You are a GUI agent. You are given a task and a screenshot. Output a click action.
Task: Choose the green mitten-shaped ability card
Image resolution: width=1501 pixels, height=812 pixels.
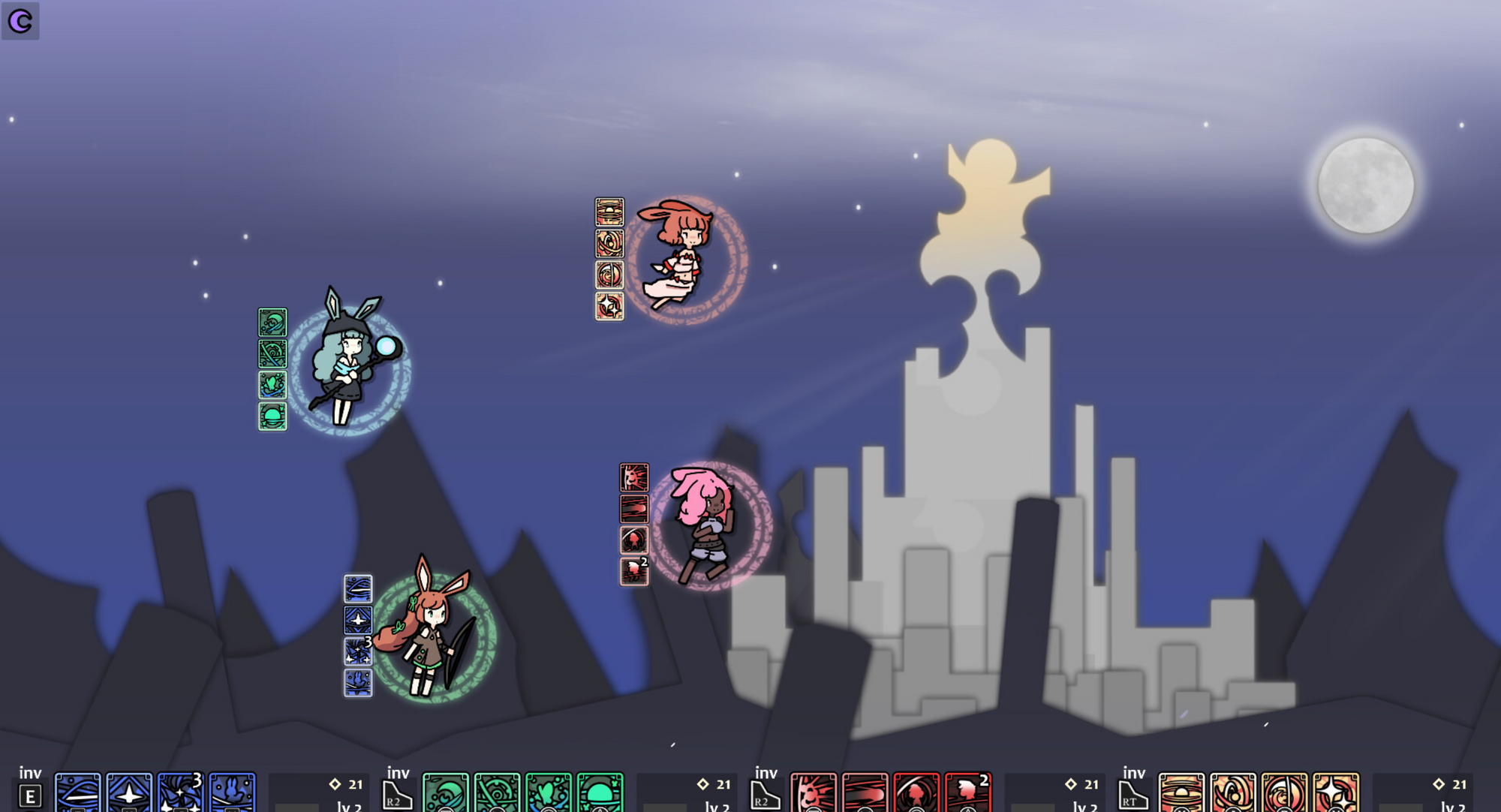549,793
